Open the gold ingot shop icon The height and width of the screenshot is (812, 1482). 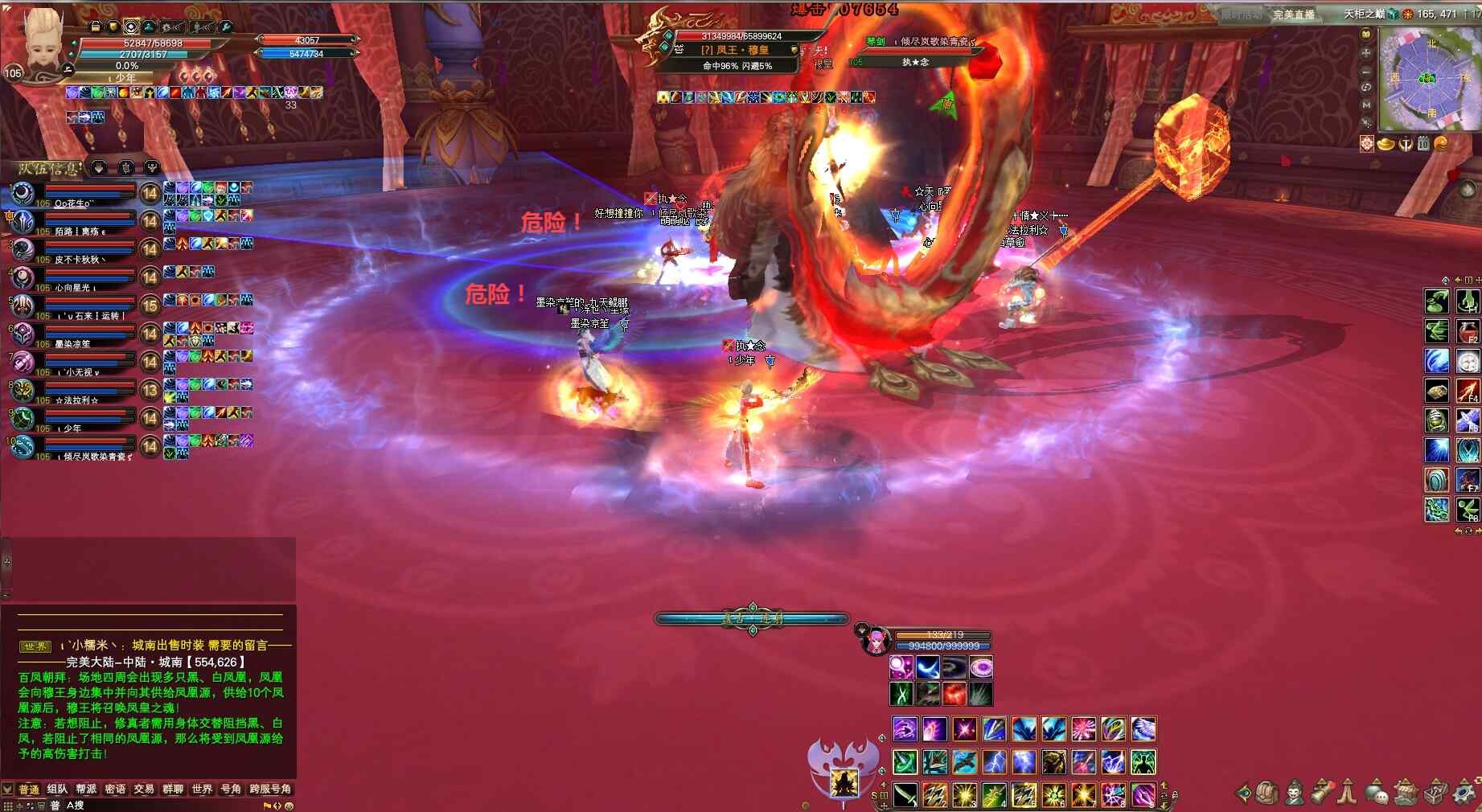click(1386, 144)
